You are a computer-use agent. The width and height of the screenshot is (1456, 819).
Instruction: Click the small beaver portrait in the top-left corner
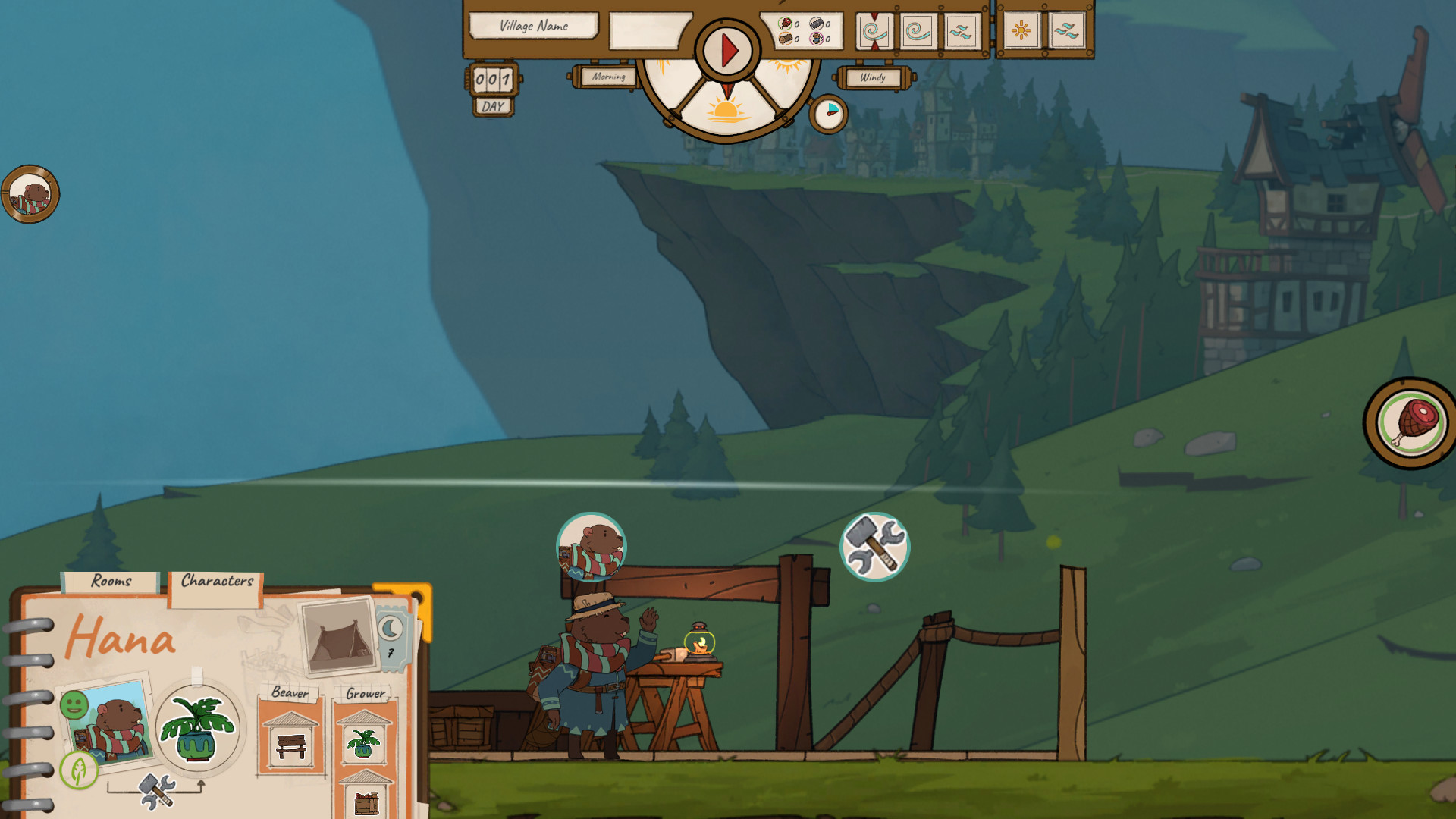point(32,195)
